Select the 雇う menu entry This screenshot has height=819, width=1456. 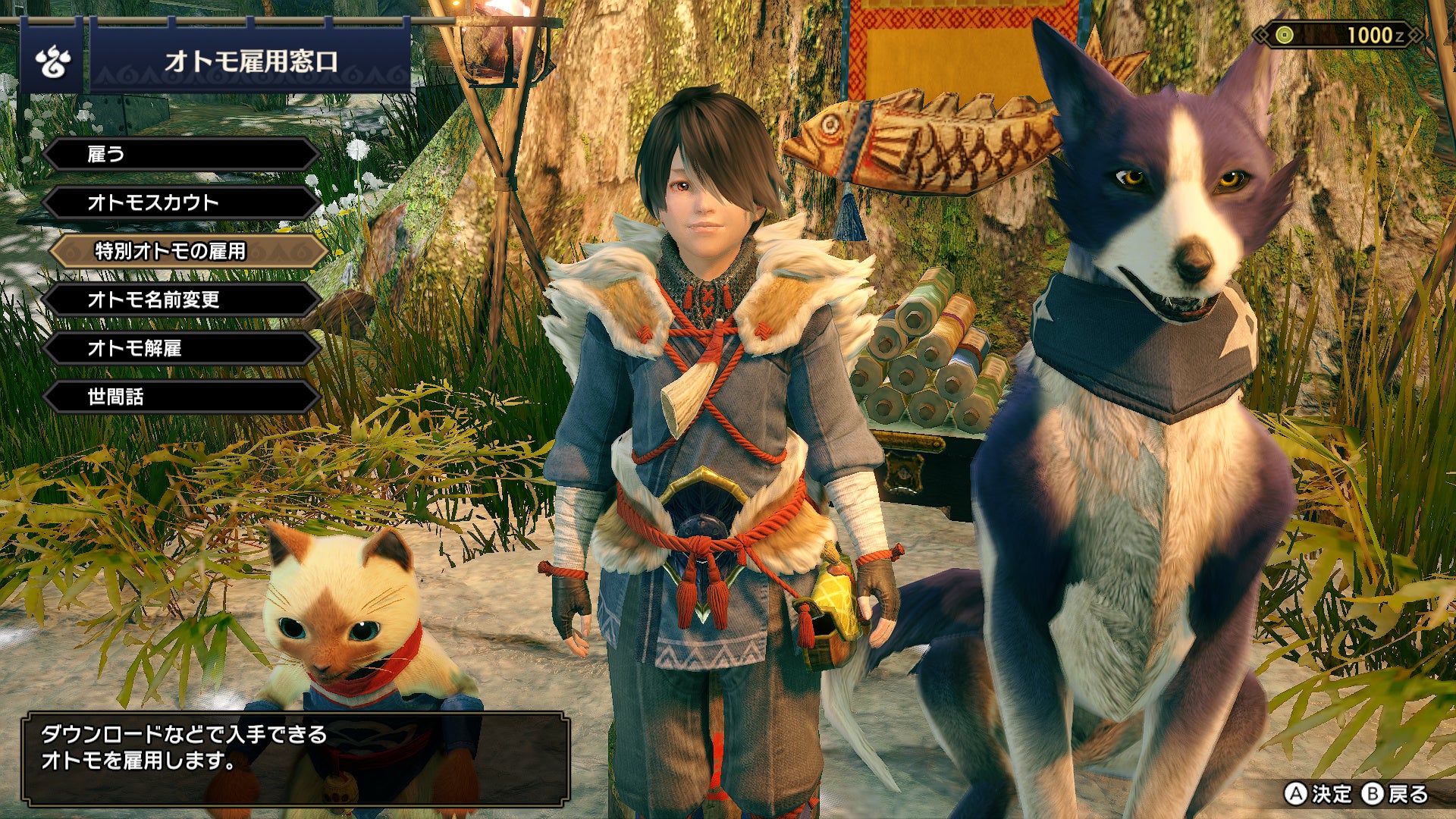(181, 155)
